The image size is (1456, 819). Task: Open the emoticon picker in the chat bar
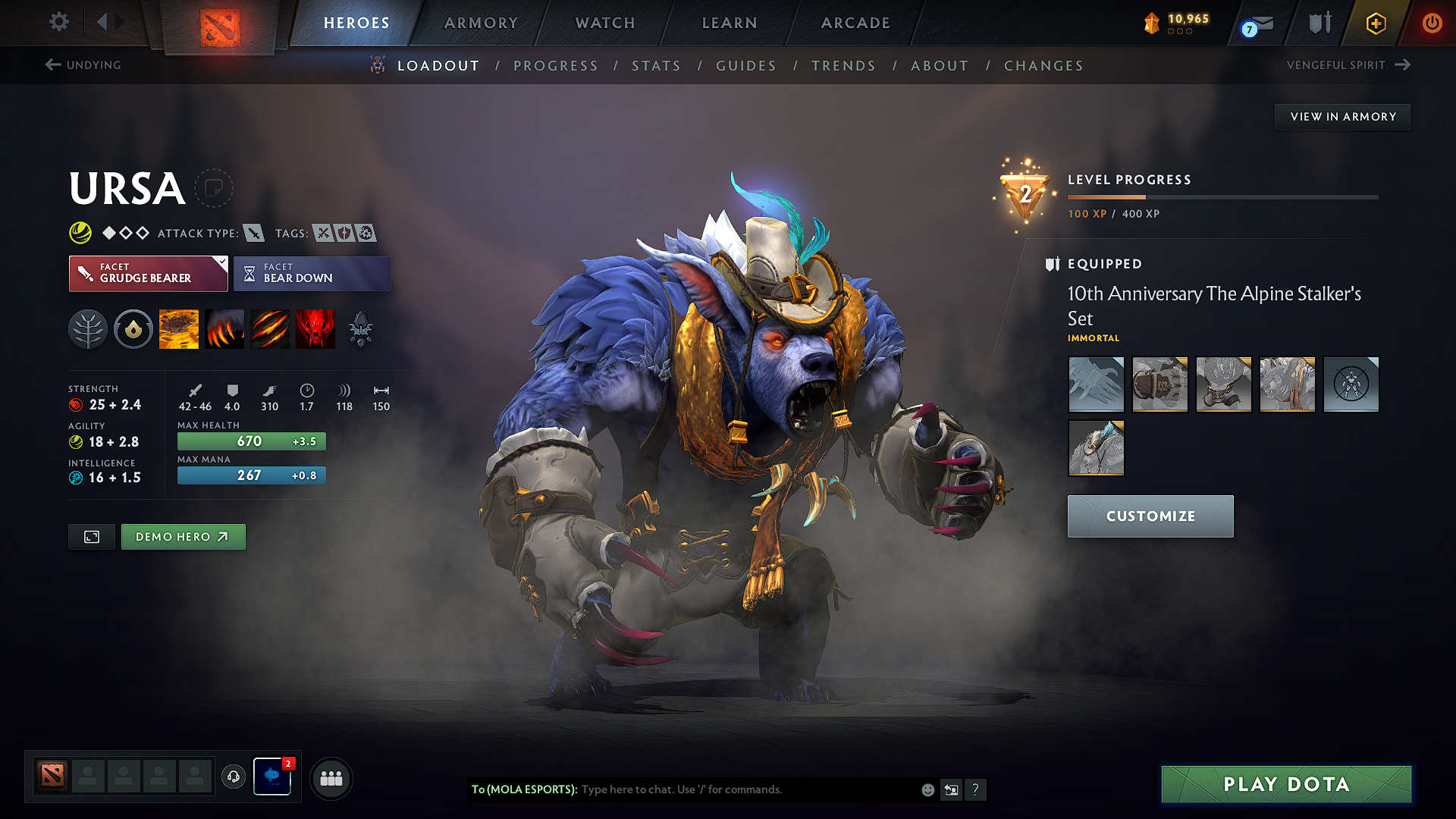(927, 789)
